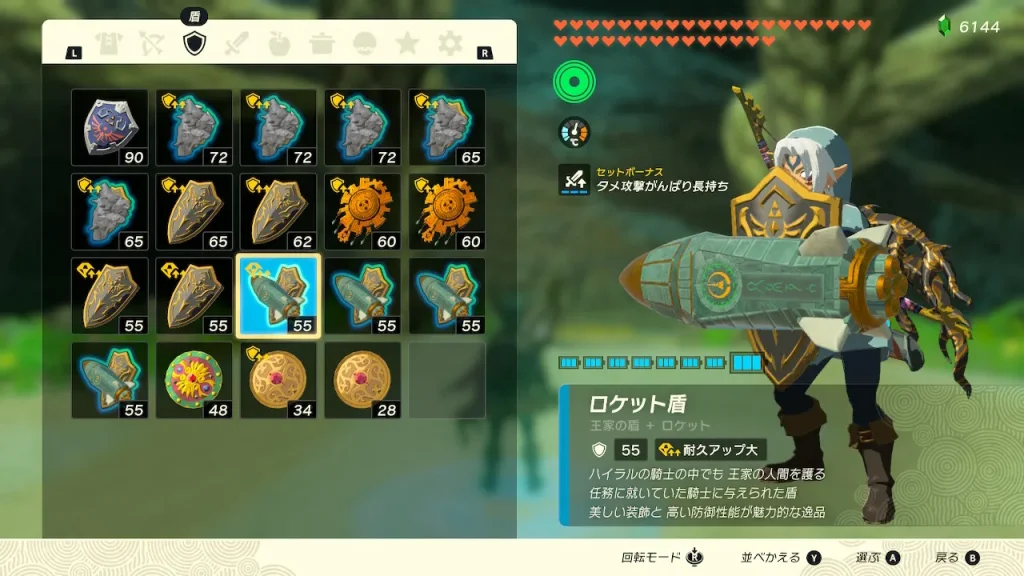Image resolution: width=1024 pixels, height=576 pixels.
Task: Open the gear system tab
Action: (x=451, y=44)
